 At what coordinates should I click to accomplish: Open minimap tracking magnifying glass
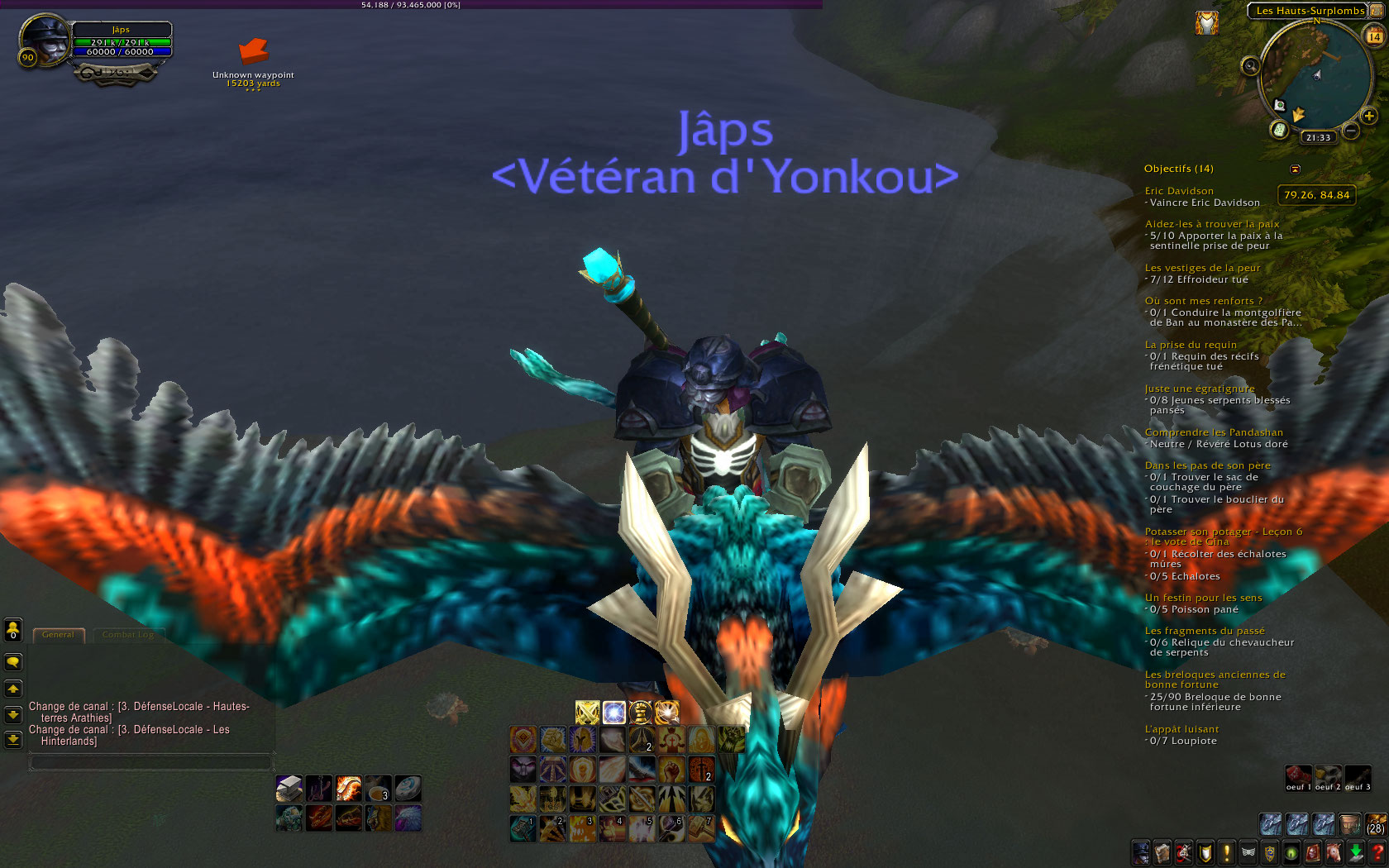1250,65
